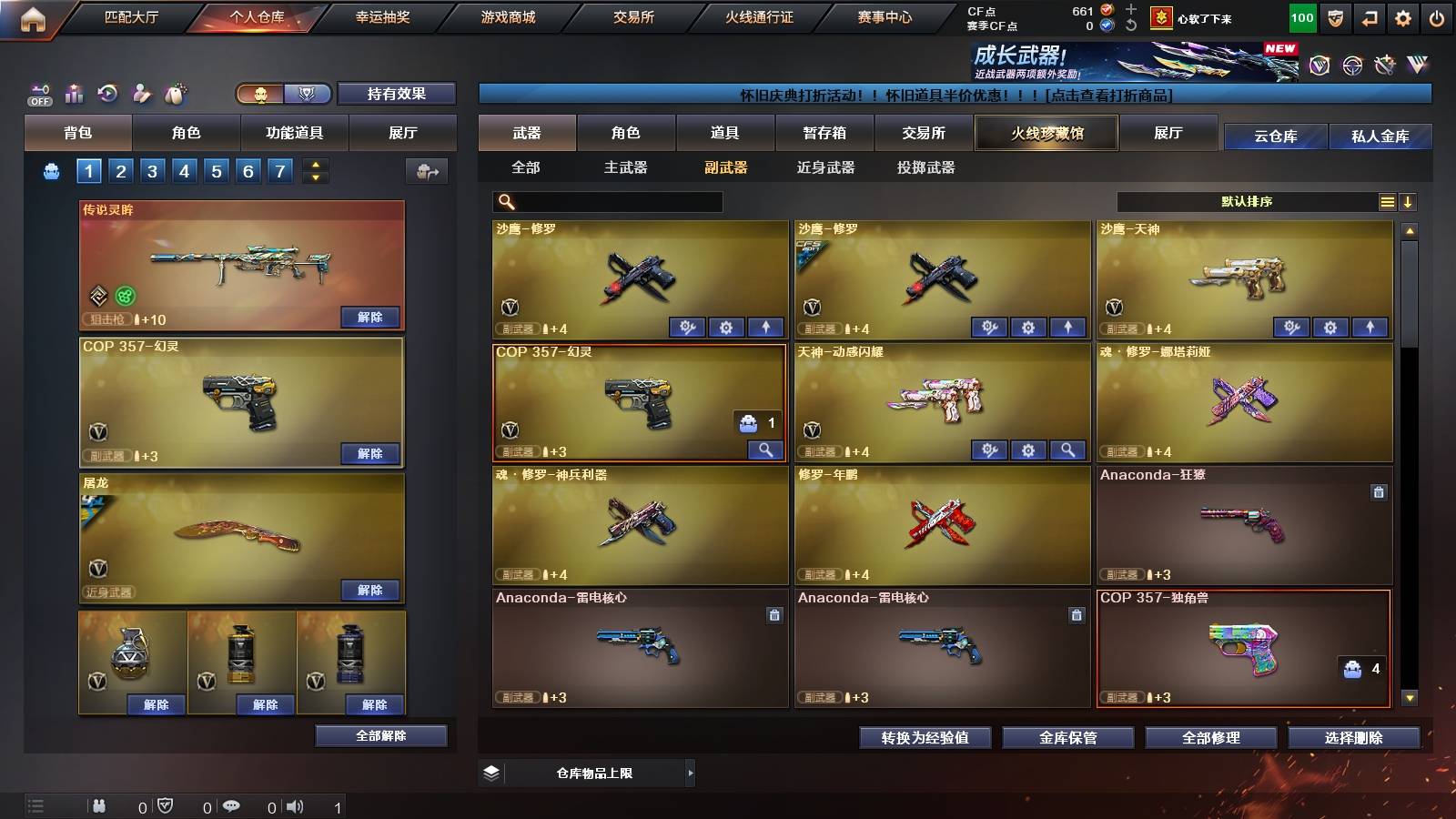Toggle the OFF key effect switch
This screenshot has width=1456, height=819.
coord(38,94)
